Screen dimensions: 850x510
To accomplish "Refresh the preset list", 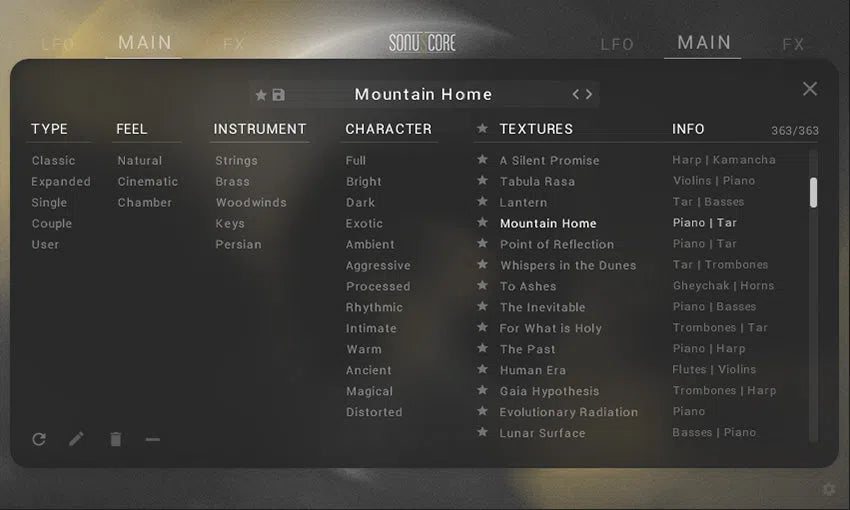I will point(39,439).
